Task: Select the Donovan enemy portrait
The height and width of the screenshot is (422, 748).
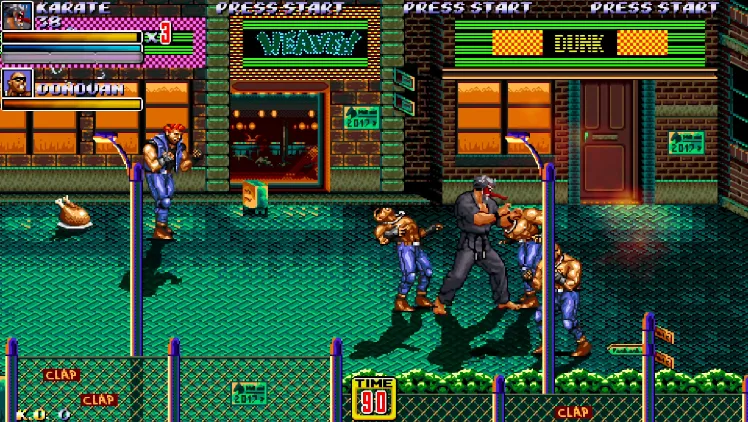Action: pyautogui.click(x=17, y=82)
